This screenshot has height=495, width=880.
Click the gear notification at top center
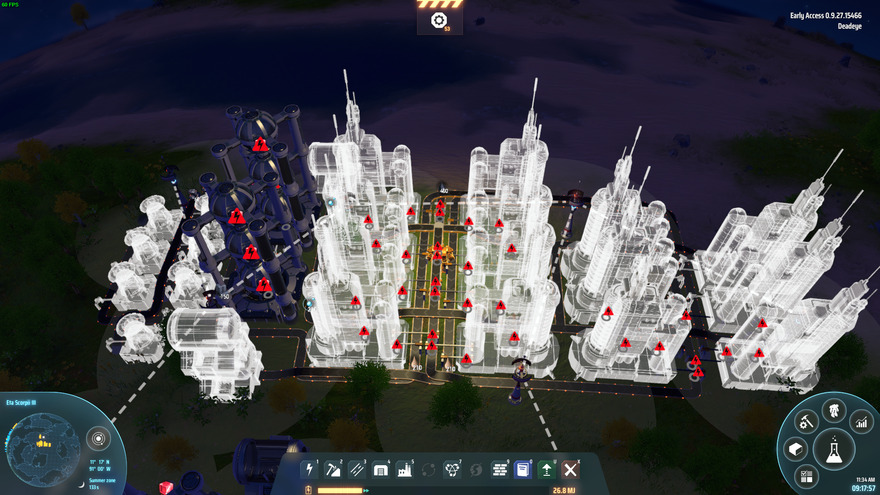439,20
